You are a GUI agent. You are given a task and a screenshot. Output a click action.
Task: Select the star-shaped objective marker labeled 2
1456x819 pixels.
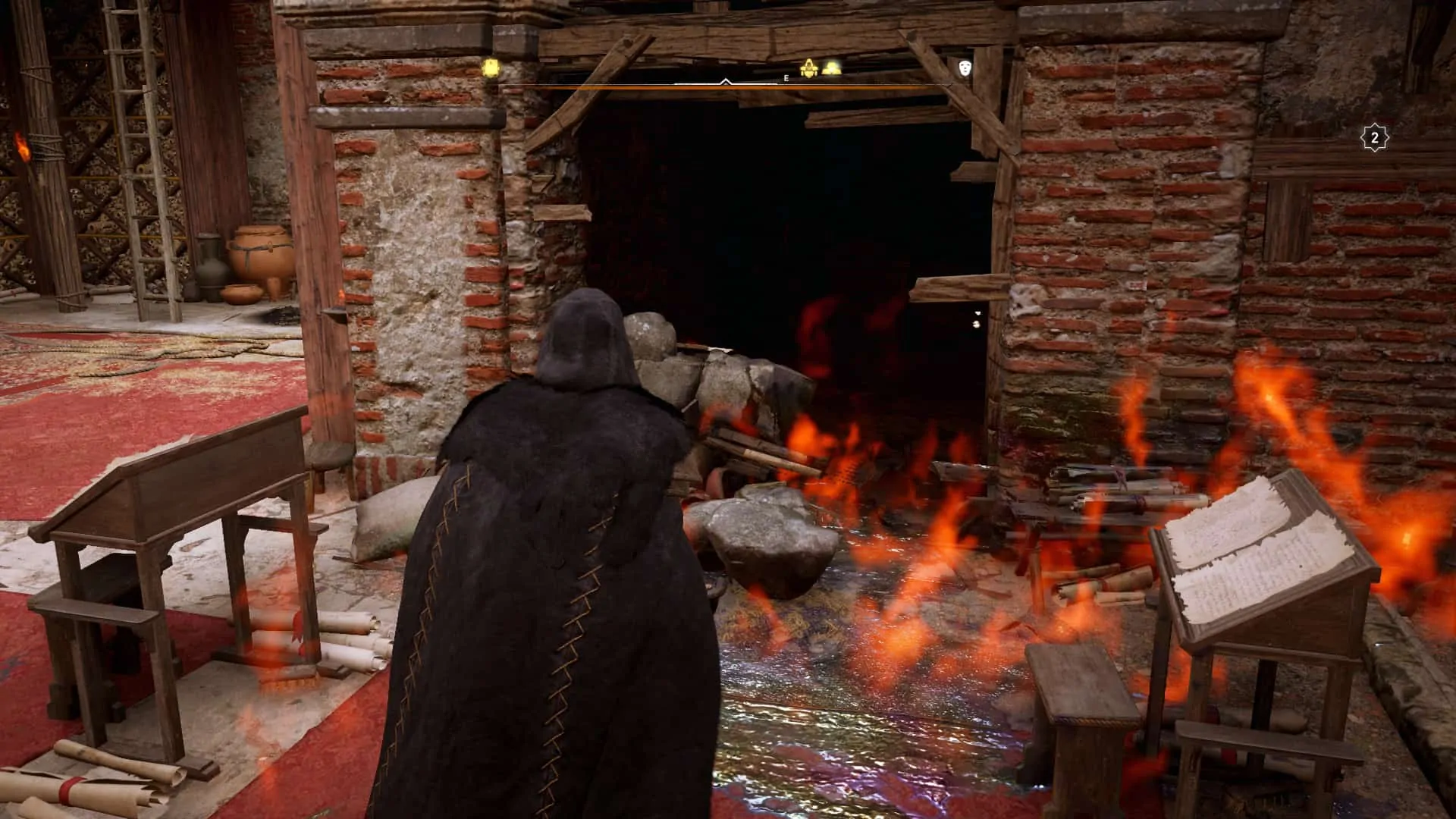coord(1376,136)
